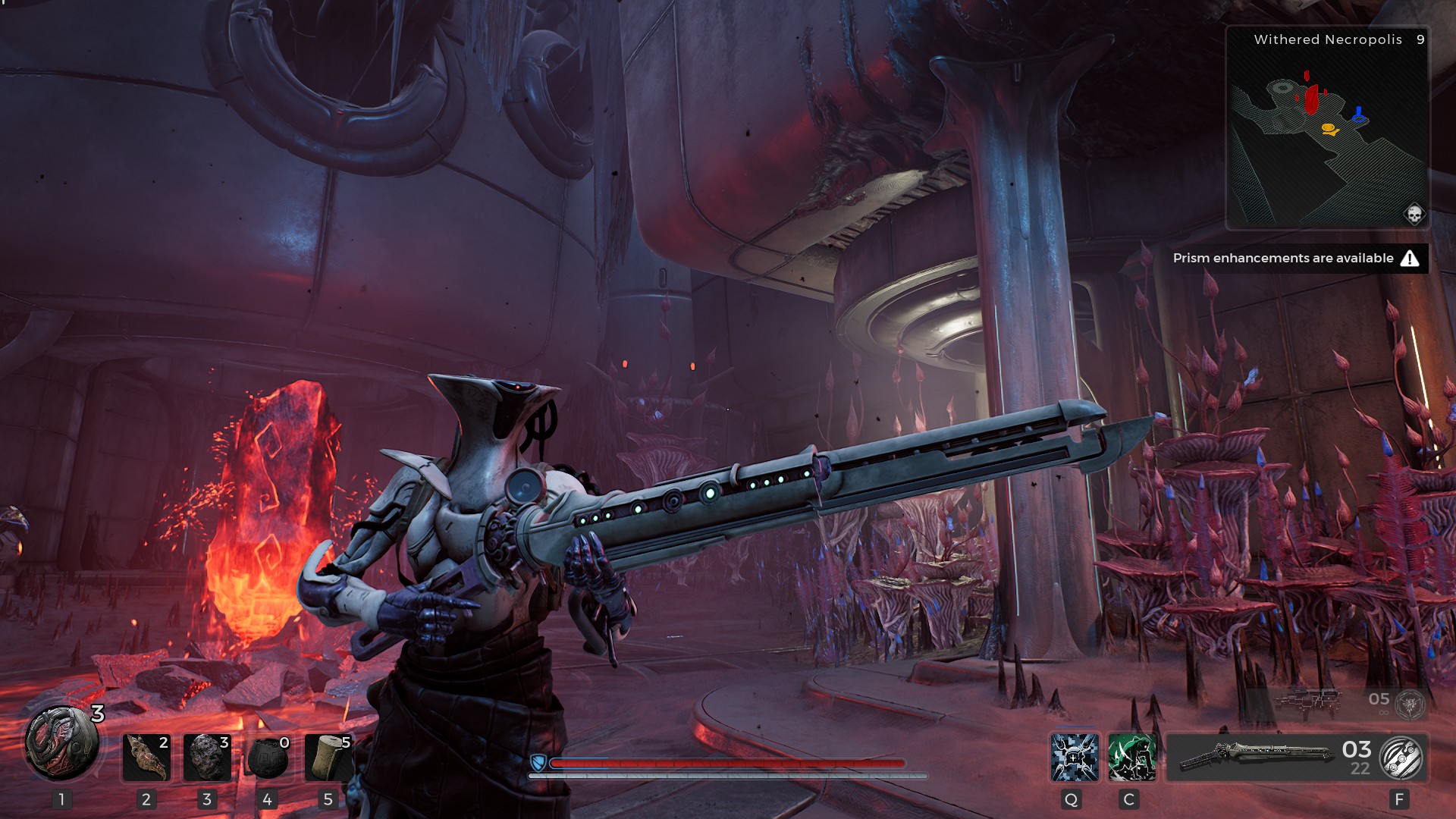The image size is (1456, 819).
Task: Click the skull difficulty icon on minimap
Action: point(1414,214)
